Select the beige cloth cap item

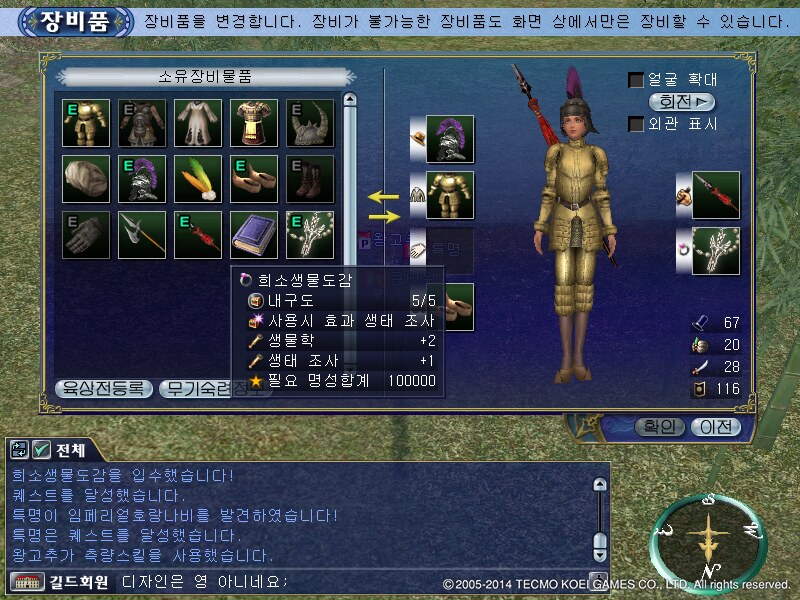86,179
